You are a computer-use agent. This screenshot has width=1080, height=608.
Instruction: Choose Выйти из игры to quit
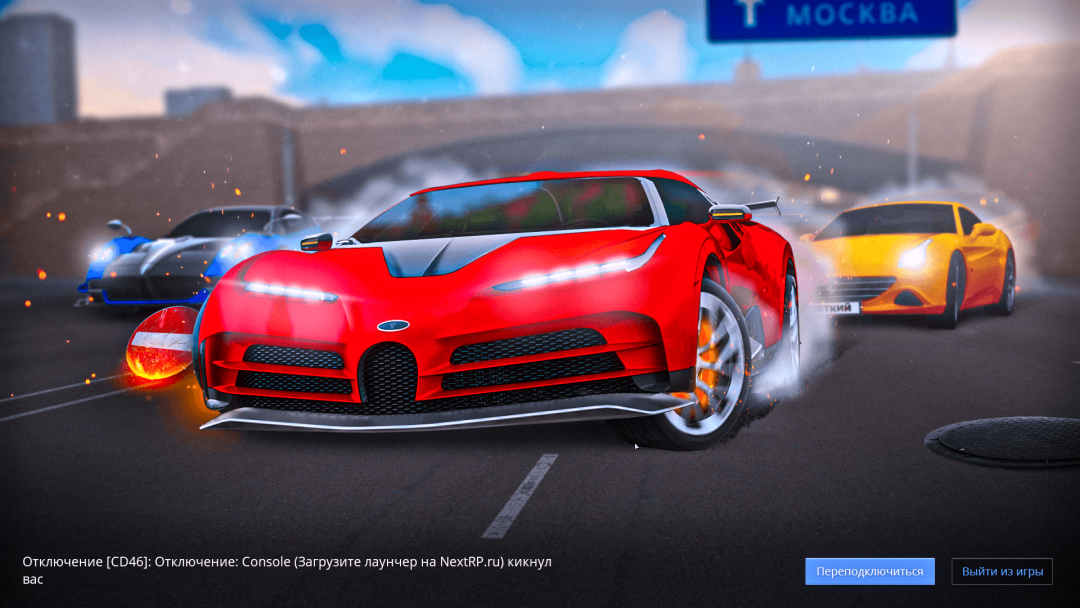[x=1002, y=571]
